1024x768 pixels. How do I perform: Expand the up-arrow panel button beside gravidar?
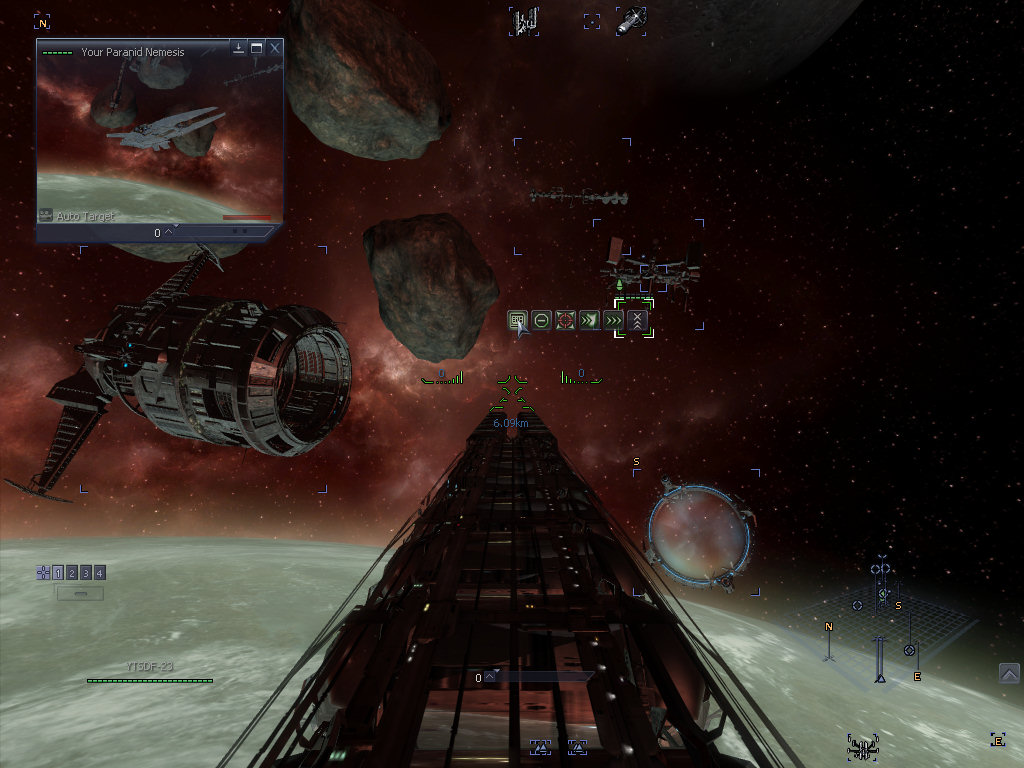(1009, 674)
